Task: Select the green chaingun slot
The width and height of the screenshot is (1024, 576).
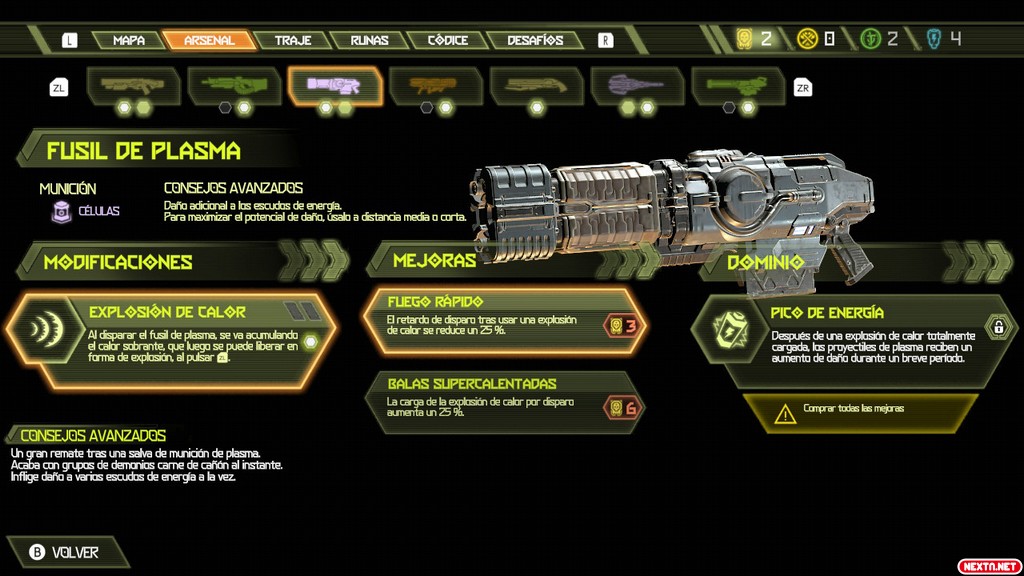Action: [x=738, y=86]
